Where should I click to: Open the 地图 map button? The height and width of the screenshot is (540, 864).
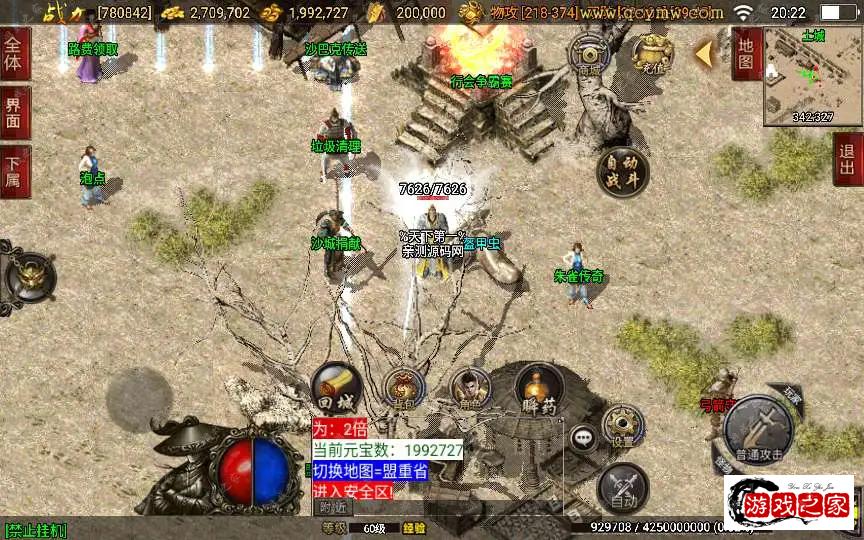[745, 54]
